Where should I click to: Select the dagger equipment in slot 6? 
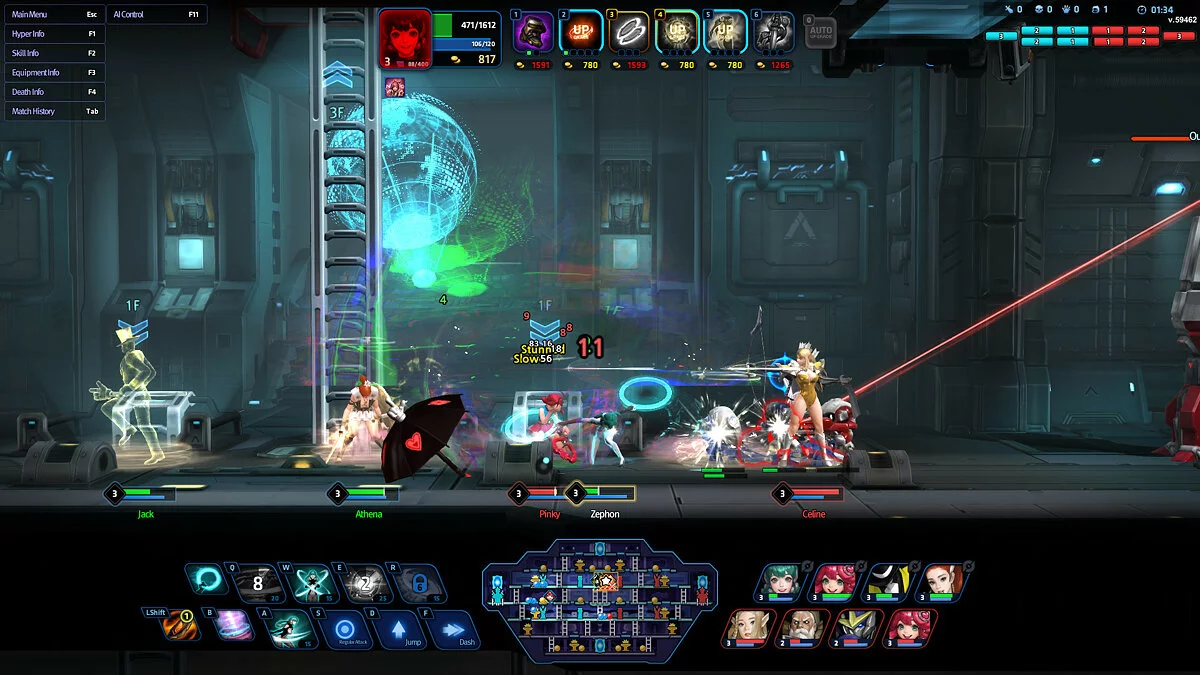(x=773, y=33)
